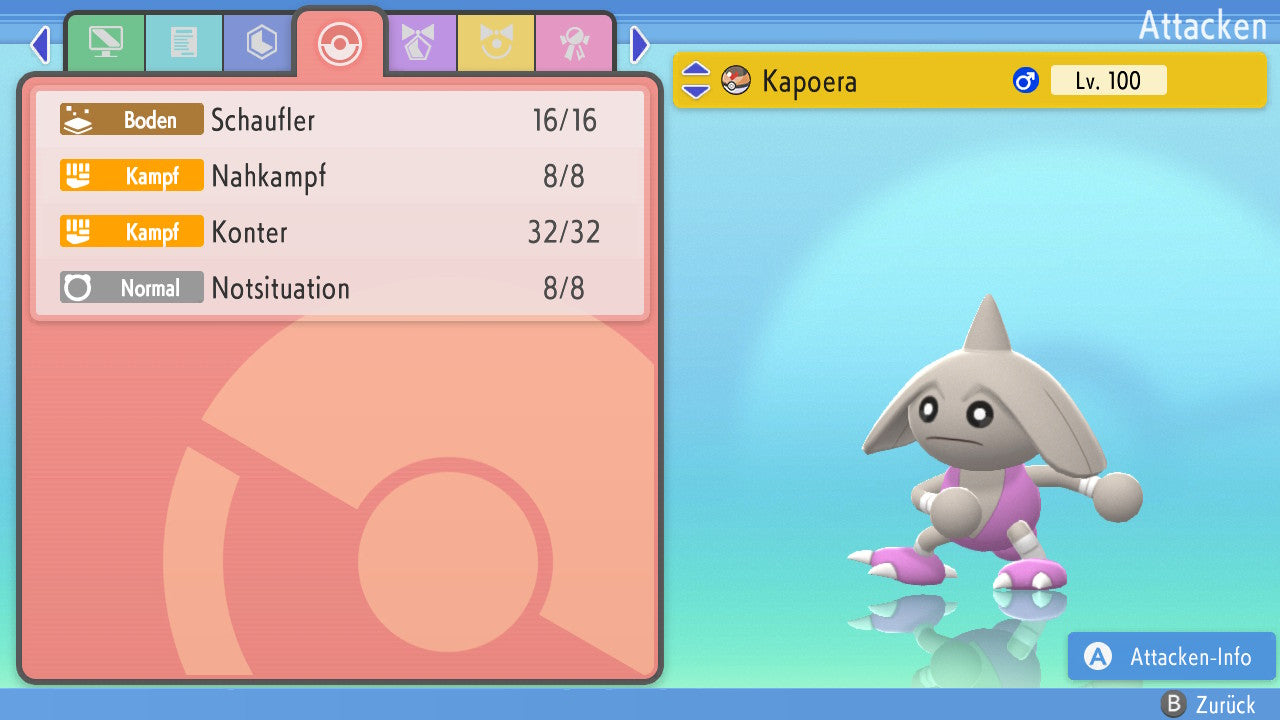Open the pink ribbon rosette tab
The width and height of the screenshot is (1280, 720).
click(574, 42)
